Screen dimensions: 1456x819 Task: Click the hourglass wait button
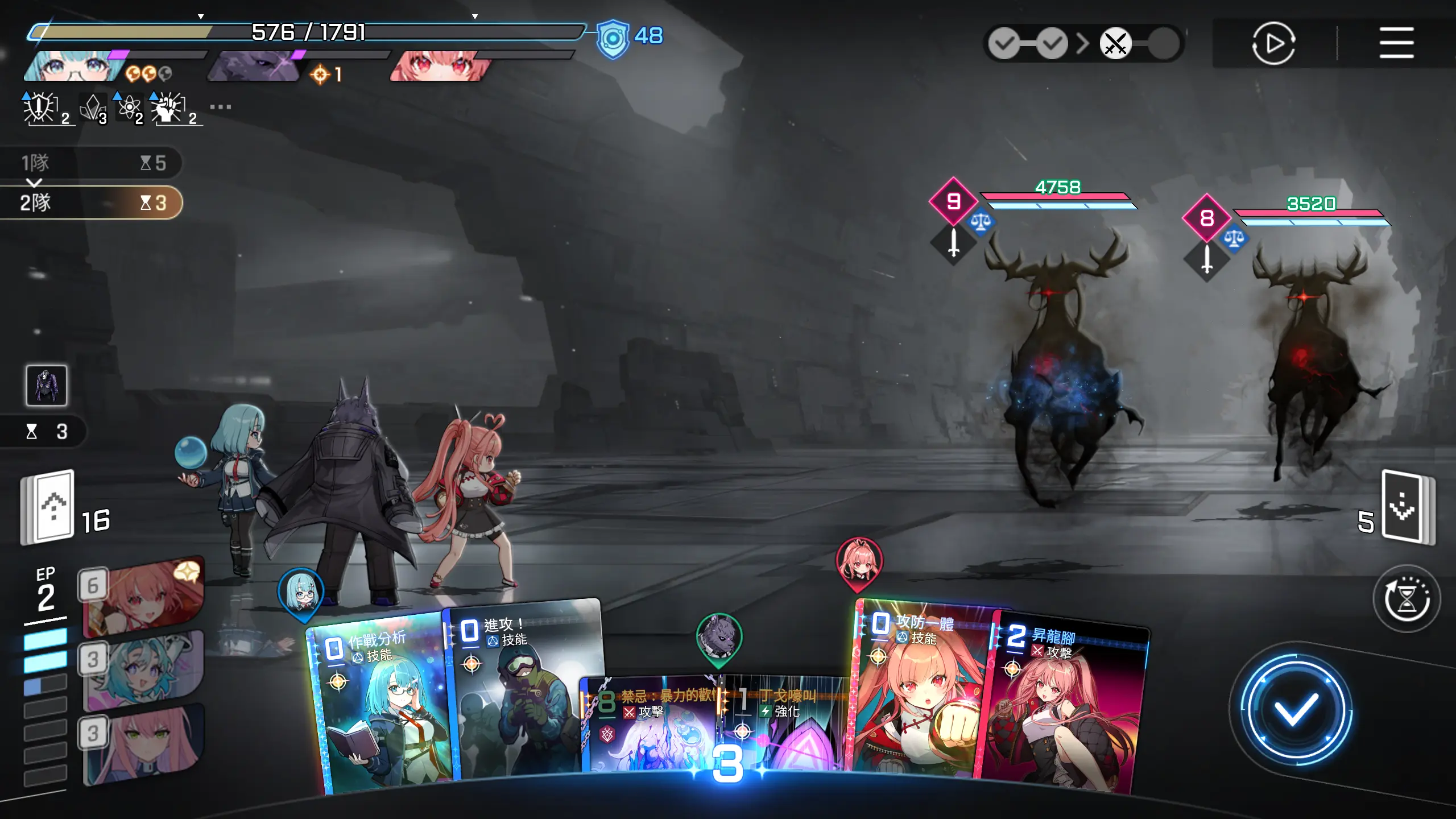(x=1406, y=598)
